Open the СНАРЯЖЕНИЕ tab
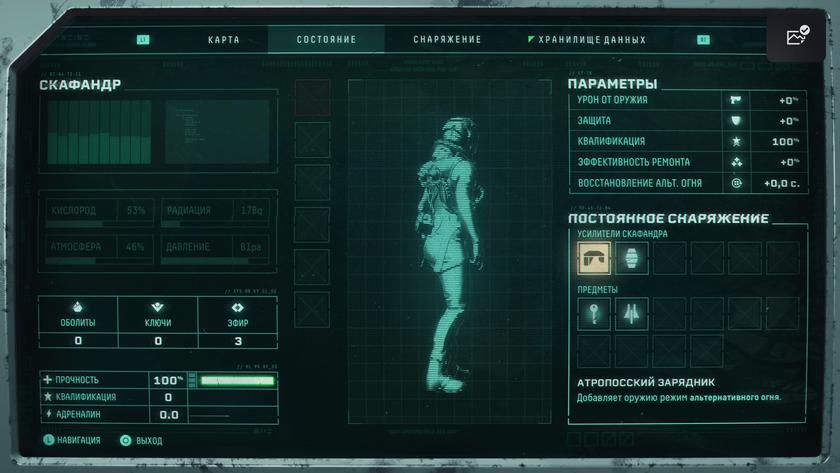The height and width of the screenshot is (473, 840). [x=447, y=40]
